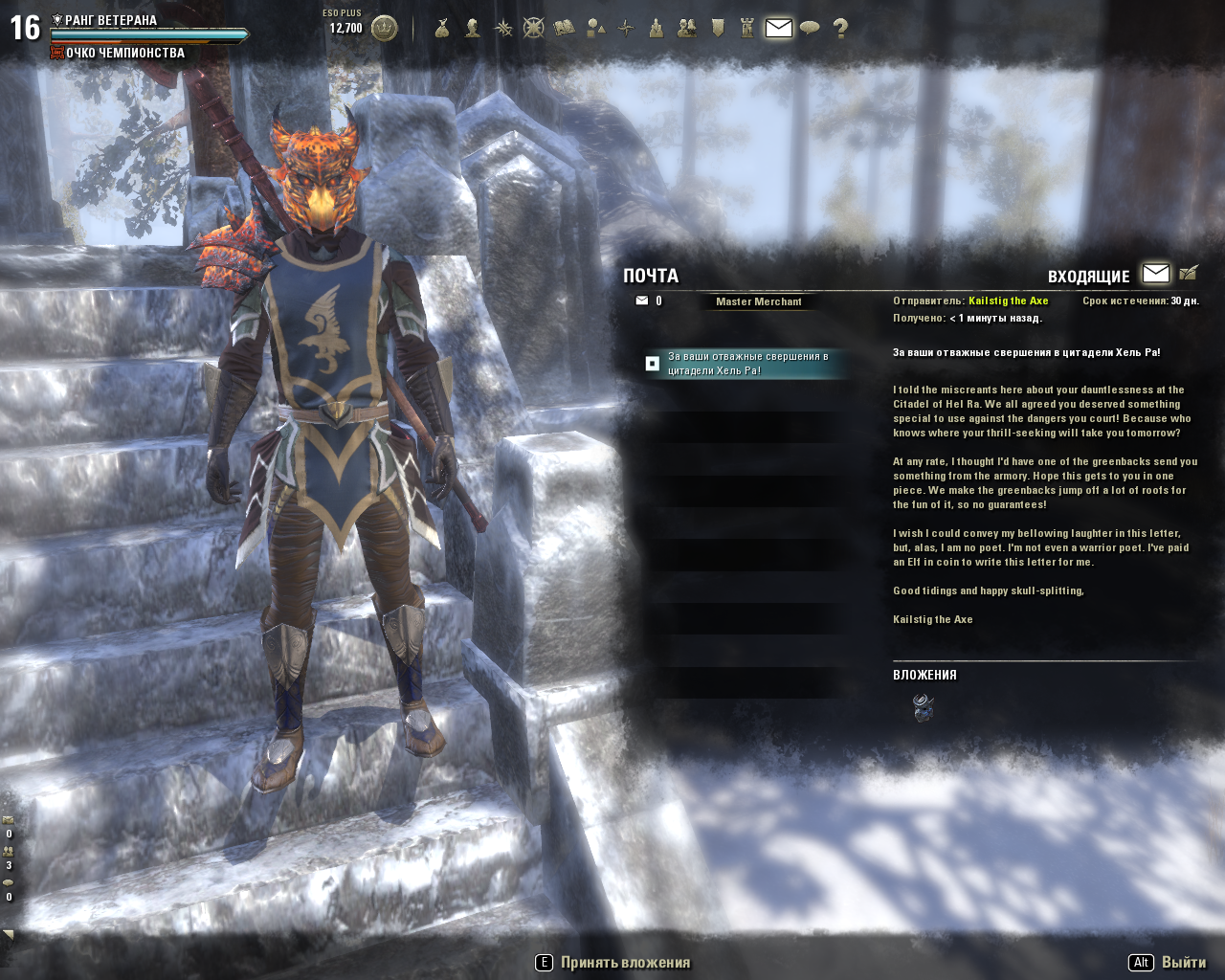Select the Hel Ra citadel mail entry
1225x980 pixels.
[x=746, y=364]
